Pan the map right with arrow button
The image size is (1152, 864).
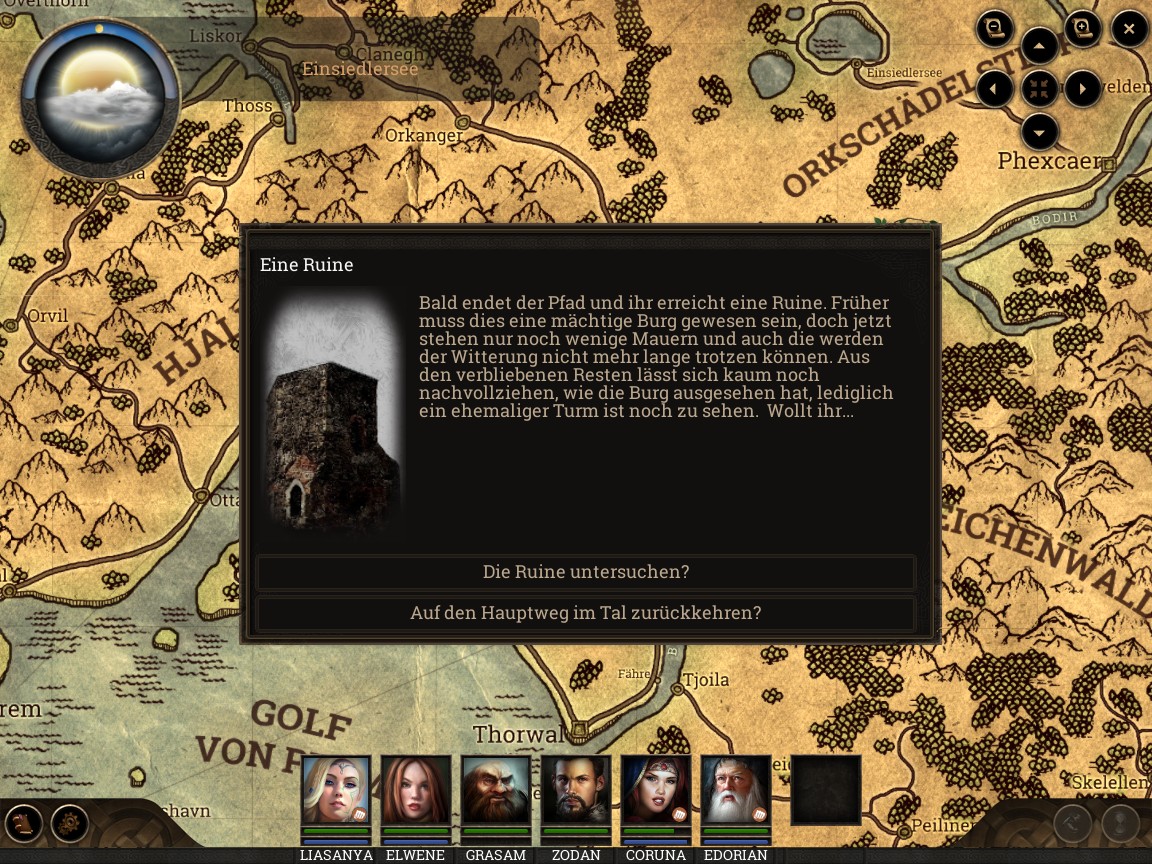click(1083, 89)
